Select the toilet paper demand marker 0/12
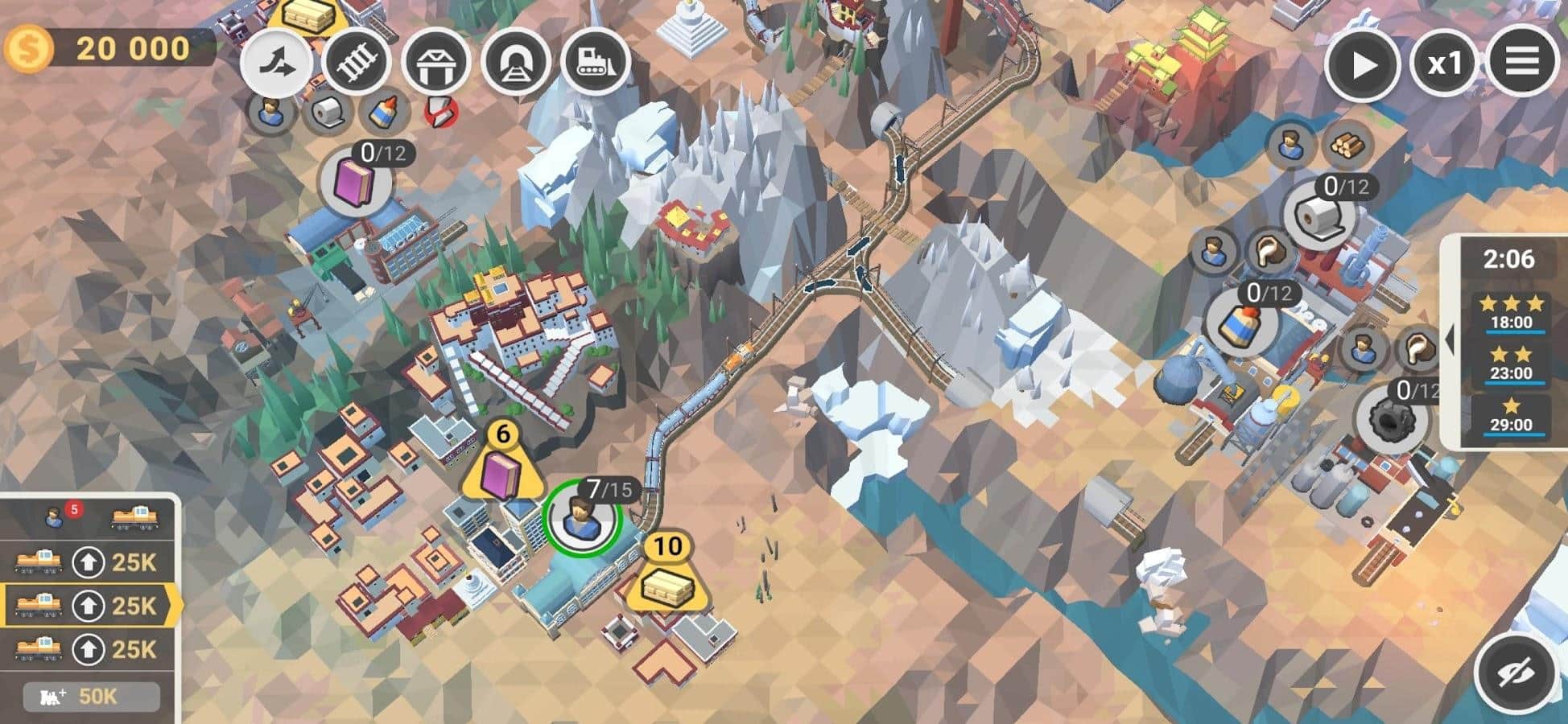This screenshot has width=1568, height=724. (x=1320, y=215)
